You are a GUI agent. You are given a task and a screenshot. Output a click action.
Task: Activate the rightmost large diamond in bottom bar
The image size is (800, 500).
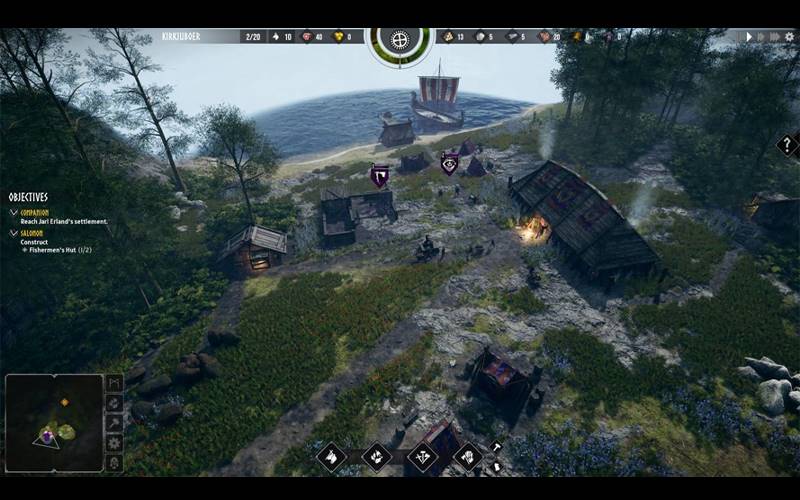click(468, 457)
